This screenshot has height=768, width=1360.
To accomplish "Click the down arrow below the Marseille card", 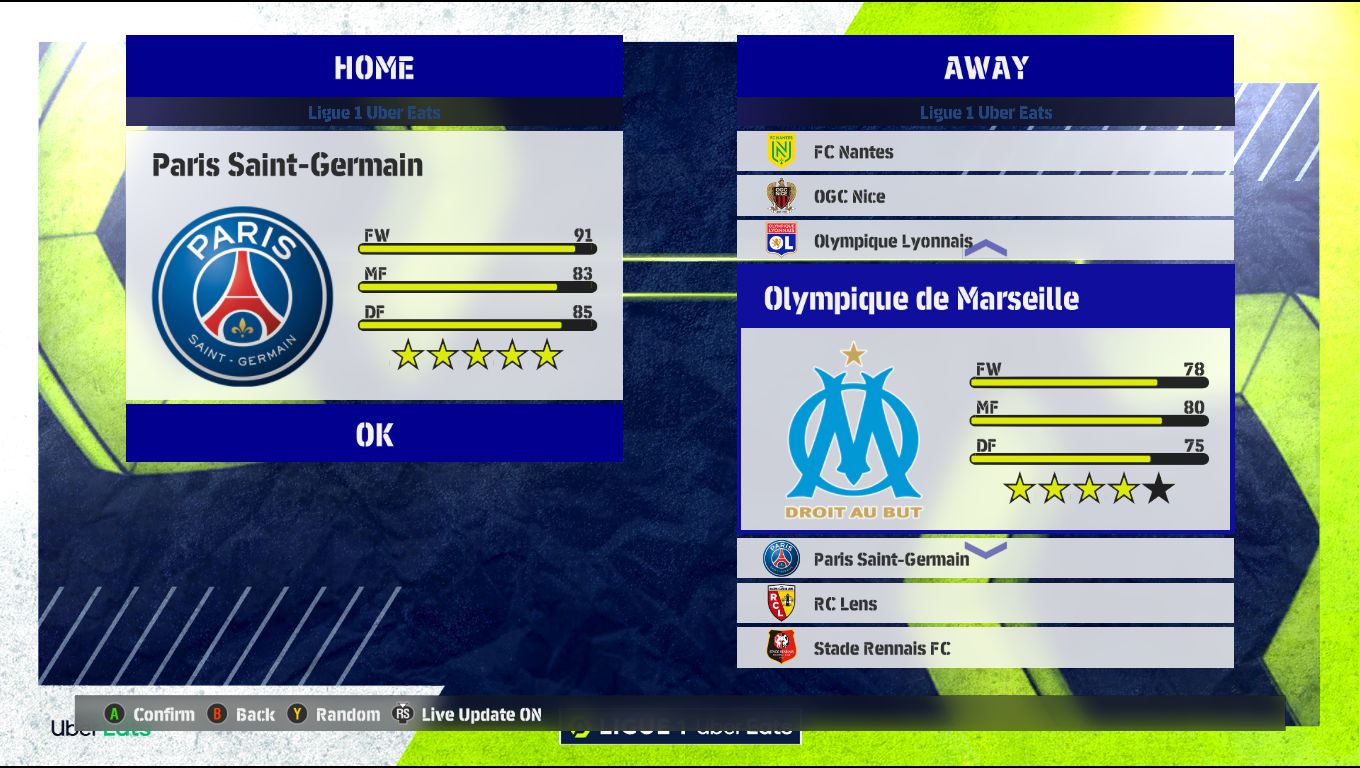I will (x=985, y=549).
